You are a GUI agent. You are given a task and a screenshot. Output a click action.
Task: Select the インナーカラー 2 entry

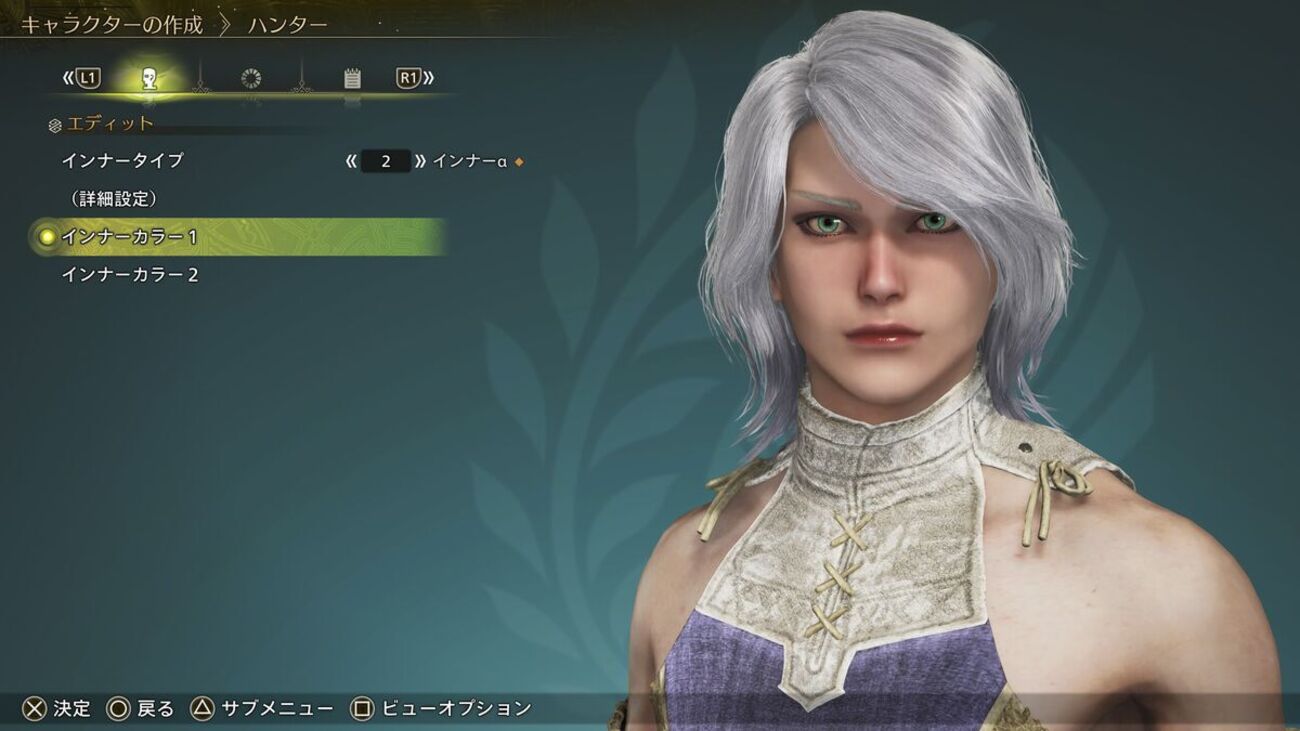[130, 275]
